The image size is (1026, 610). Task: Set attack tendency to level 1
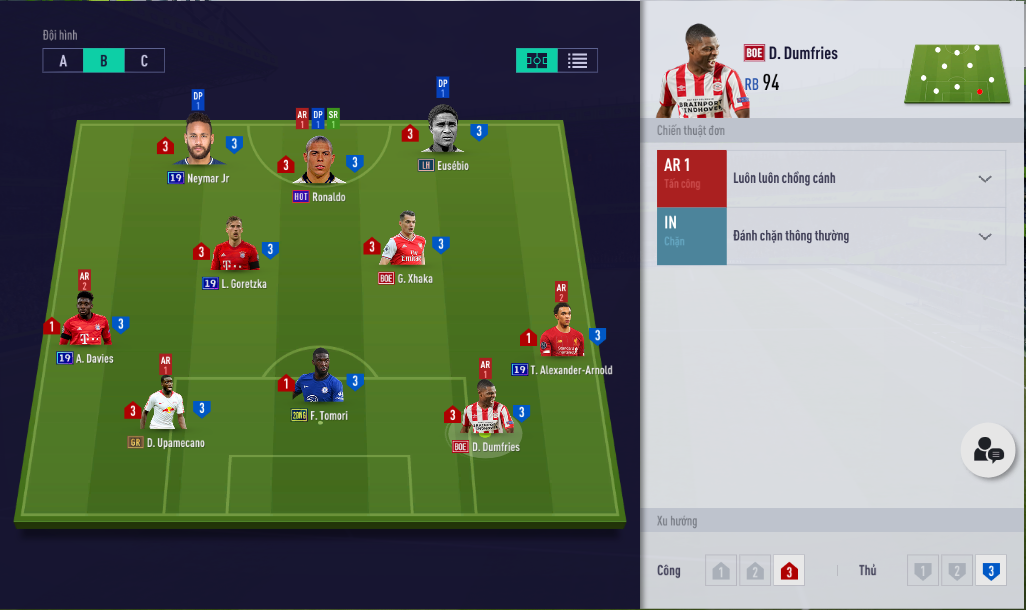click(720, 571)
